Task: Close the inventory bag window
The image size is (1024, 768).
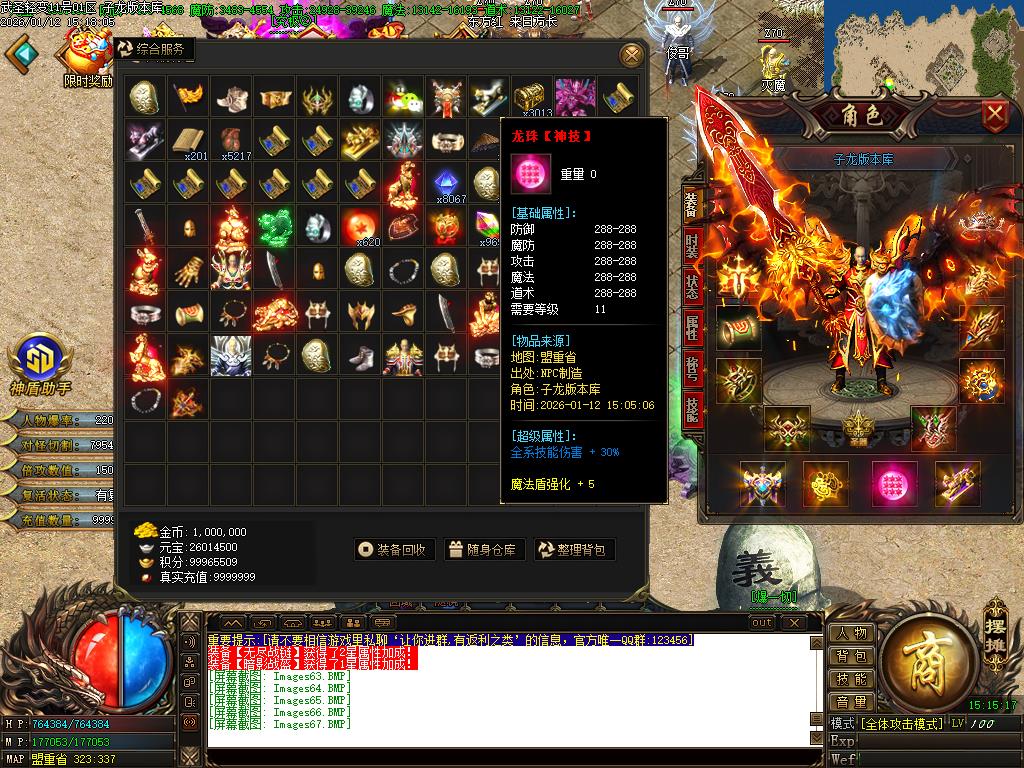Action: 631,55
